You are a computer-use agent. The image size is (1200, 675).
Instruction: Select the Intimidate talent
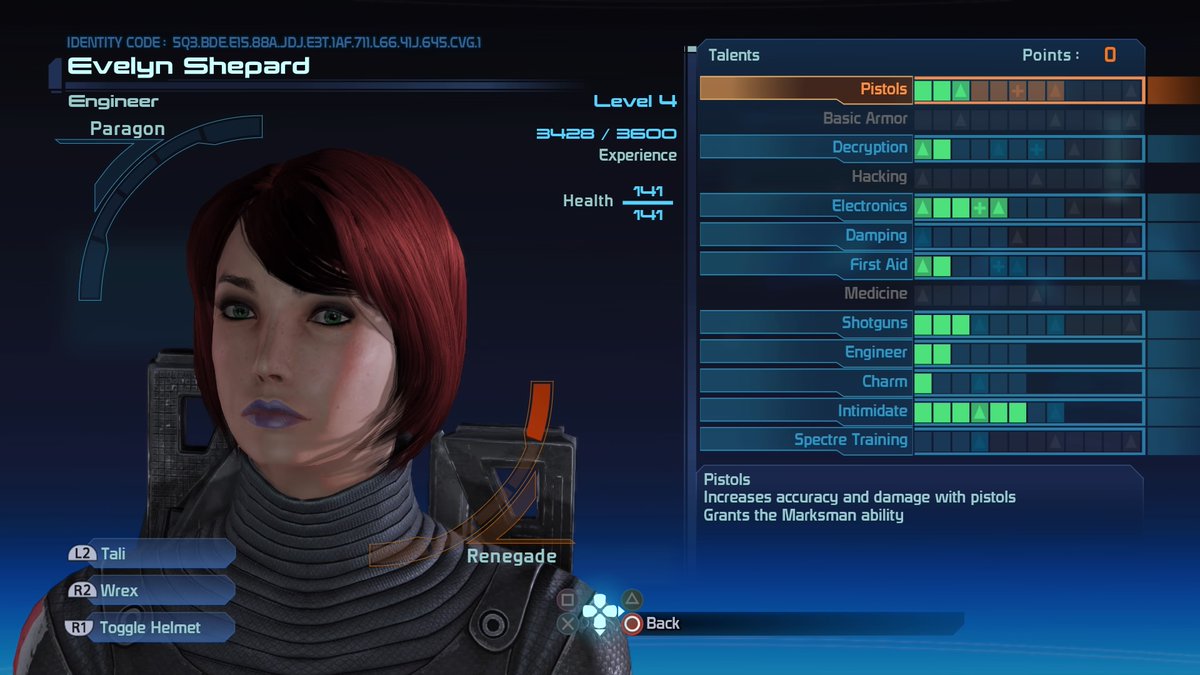coord(872,411)
